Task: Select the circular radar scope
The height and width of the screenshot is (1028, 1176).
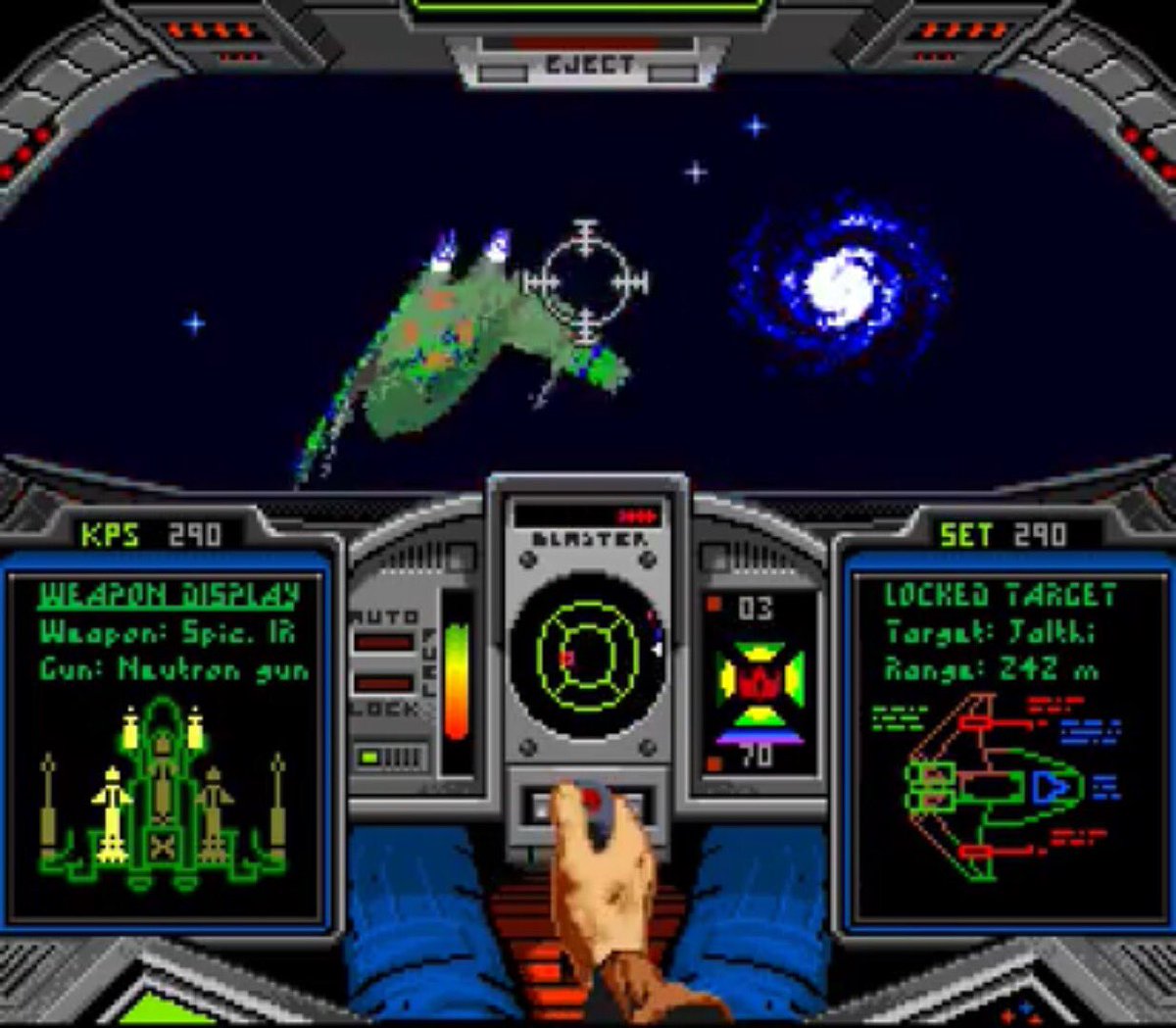Action: point(587,657)
